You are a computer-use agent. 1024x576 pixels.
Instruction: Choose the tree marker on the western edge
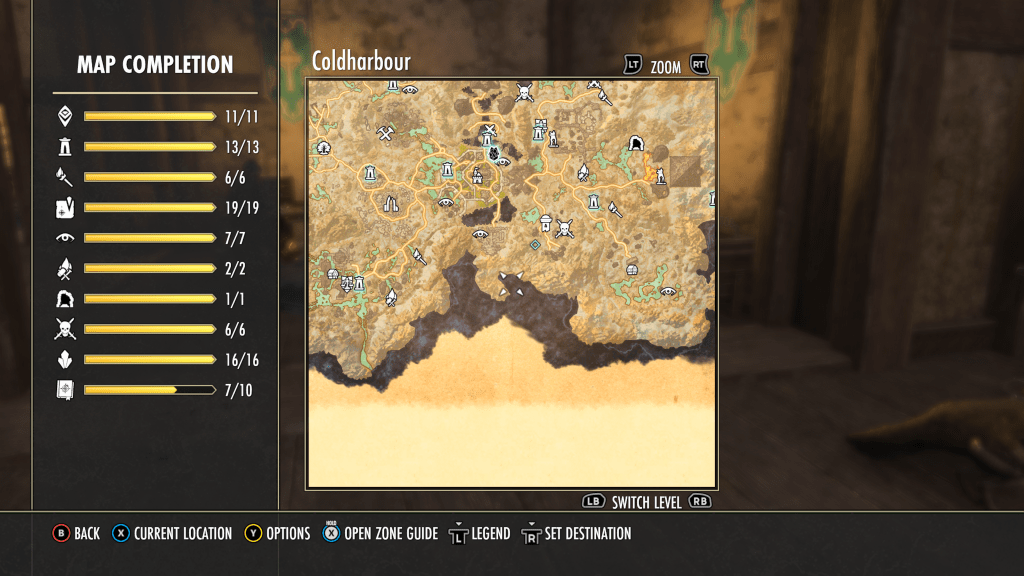(323, 148)
